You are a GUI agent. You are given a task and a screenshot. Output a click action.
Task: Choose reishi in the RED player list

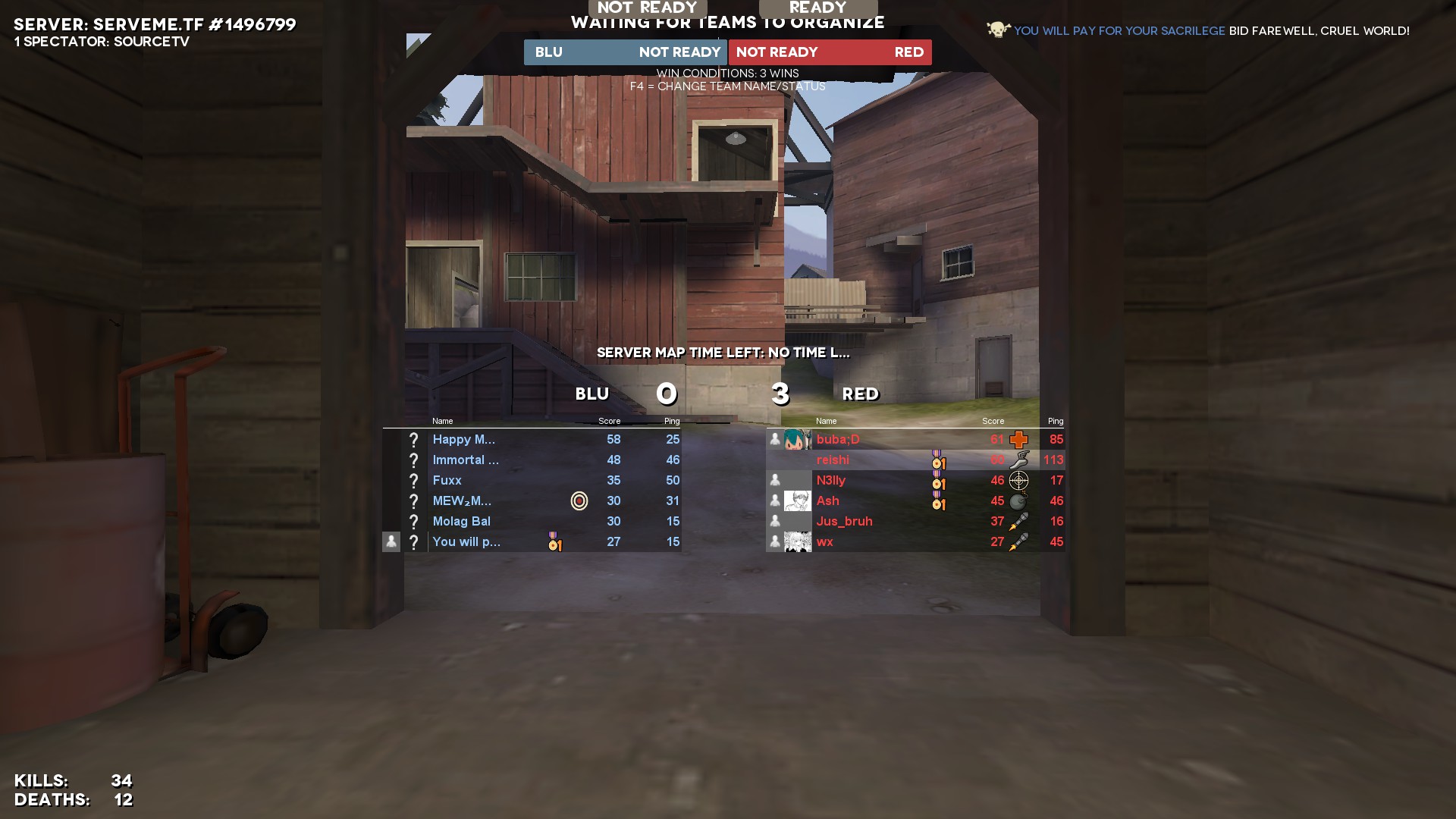pos(833,460)
